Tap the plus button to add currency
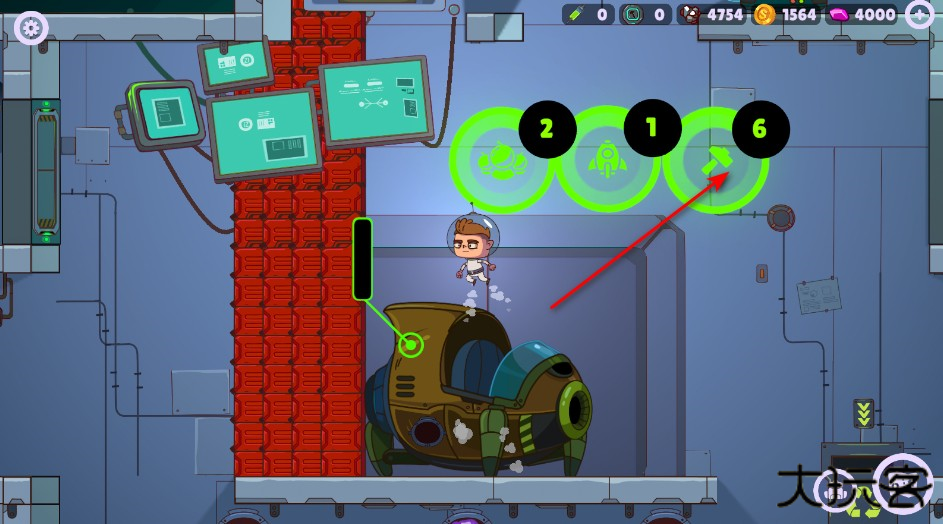 [919, 14]
